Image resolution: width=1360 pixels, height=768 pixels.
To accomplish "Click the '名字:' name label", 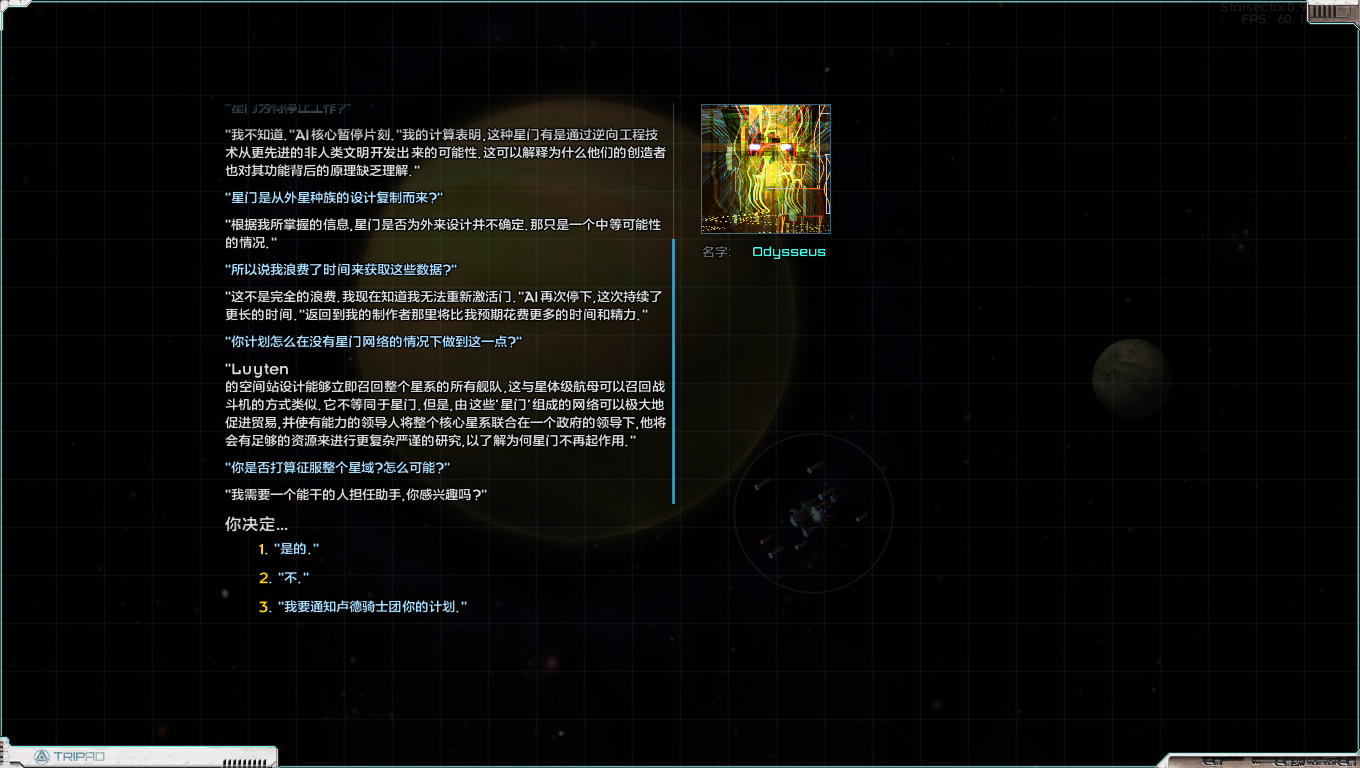I will pos(715,253).
